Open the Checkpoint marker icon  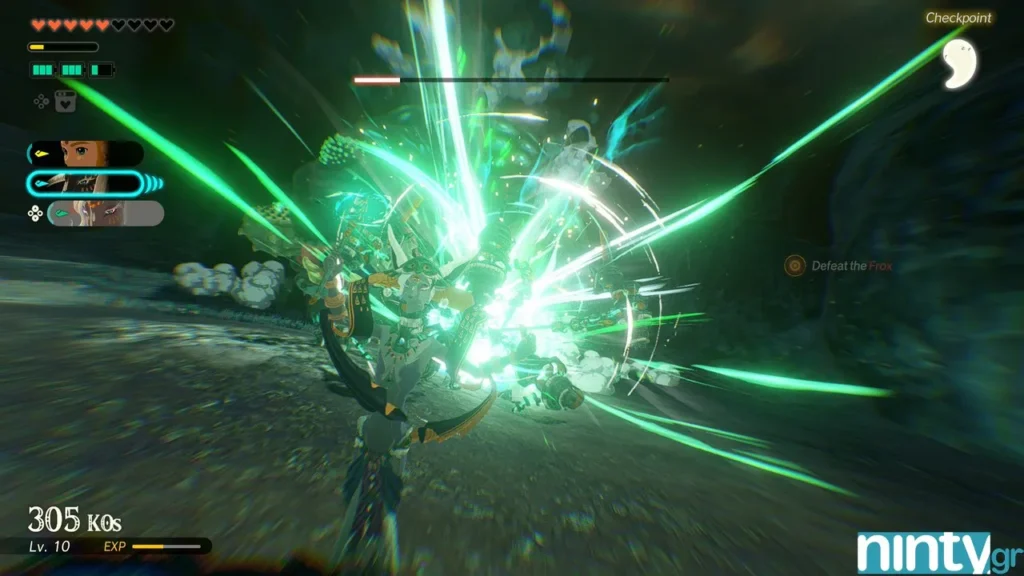[959, 63]
